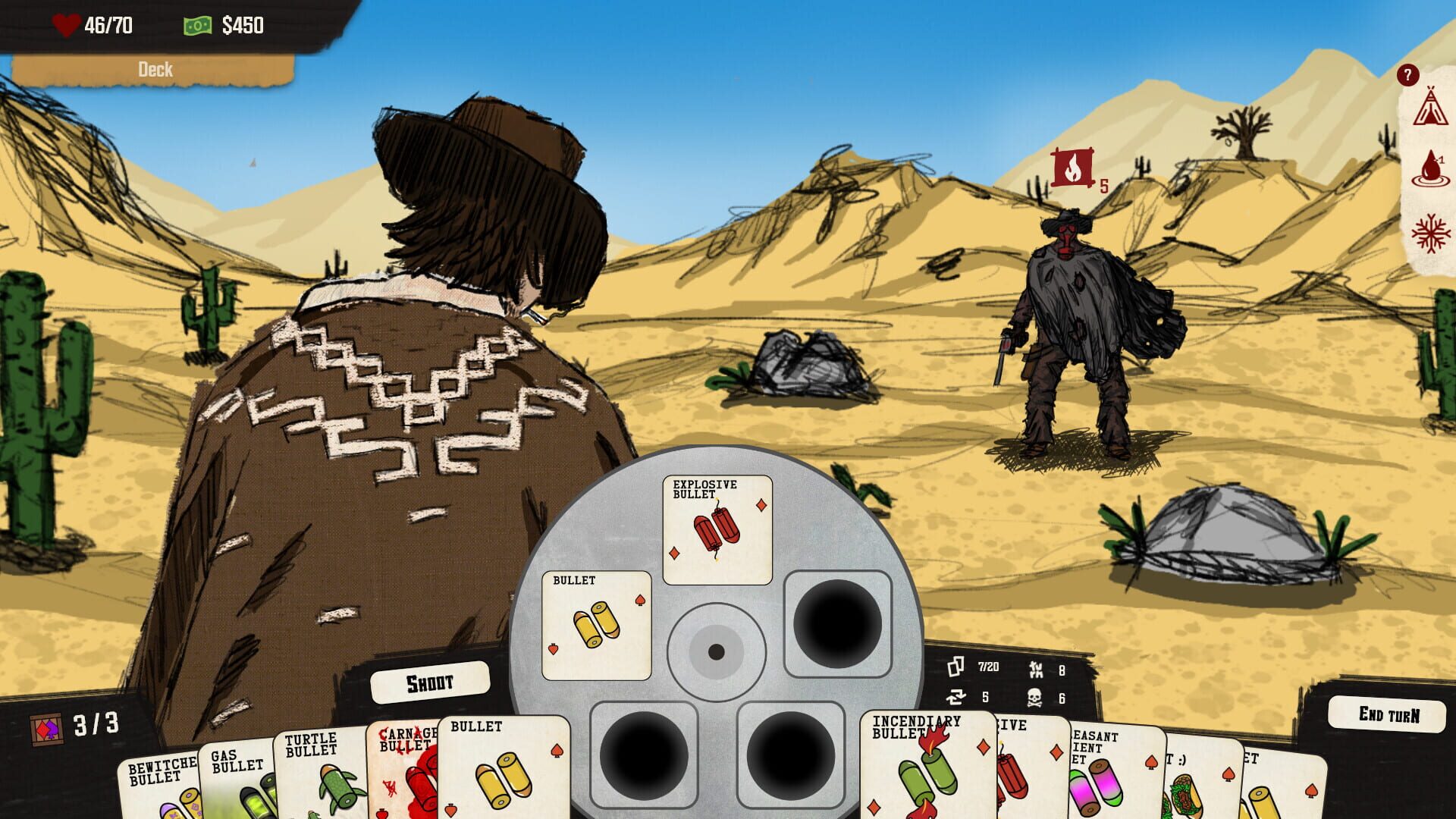1456x819 pixels.
Task: Open the Deck panel
Action: 155,70
